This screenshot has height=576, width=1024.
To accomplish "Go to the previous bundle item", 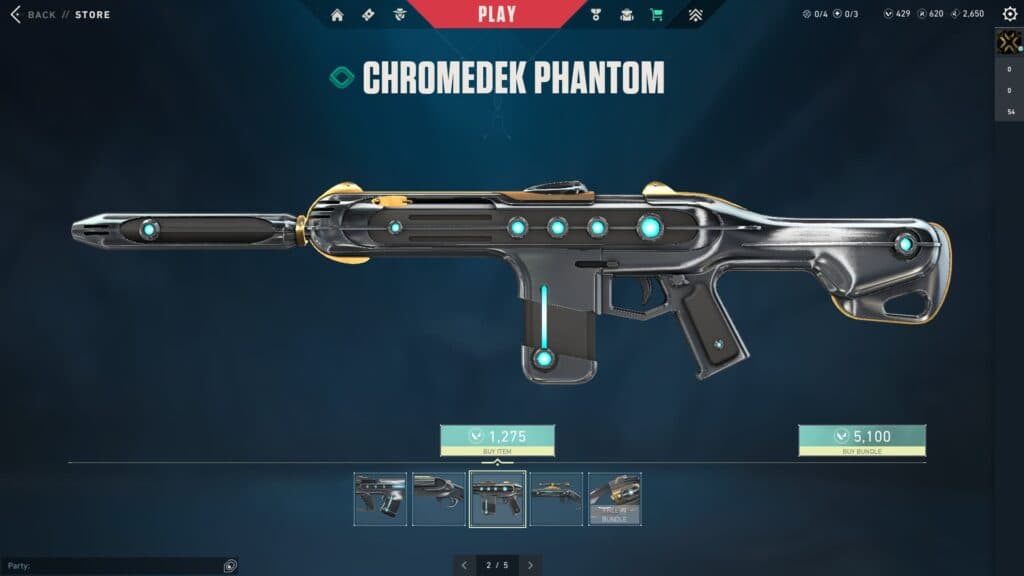I will click(x=464, y=565).
